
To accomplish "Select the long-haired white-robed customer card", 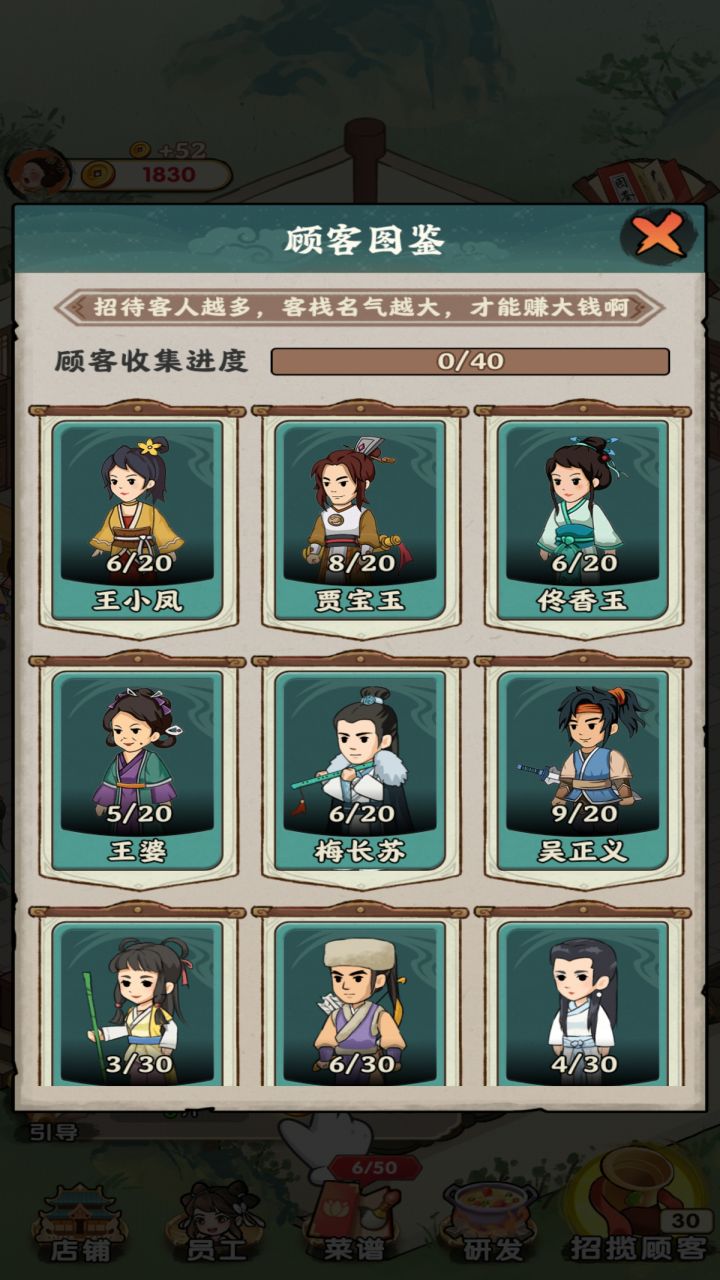I will point(583,1005).
